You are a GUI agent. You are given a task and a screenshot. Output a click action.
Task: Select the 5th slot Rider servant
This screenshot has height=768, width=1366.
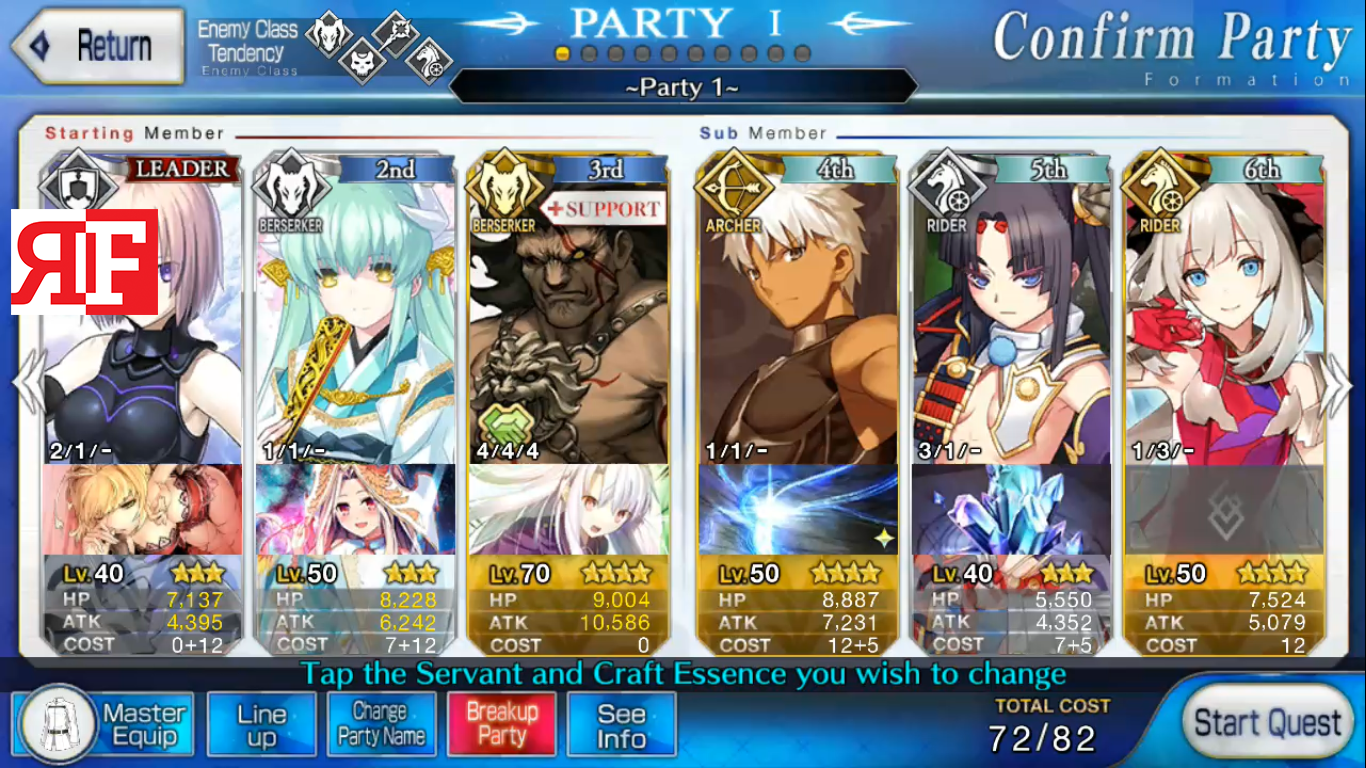[x=1010, y=320]
